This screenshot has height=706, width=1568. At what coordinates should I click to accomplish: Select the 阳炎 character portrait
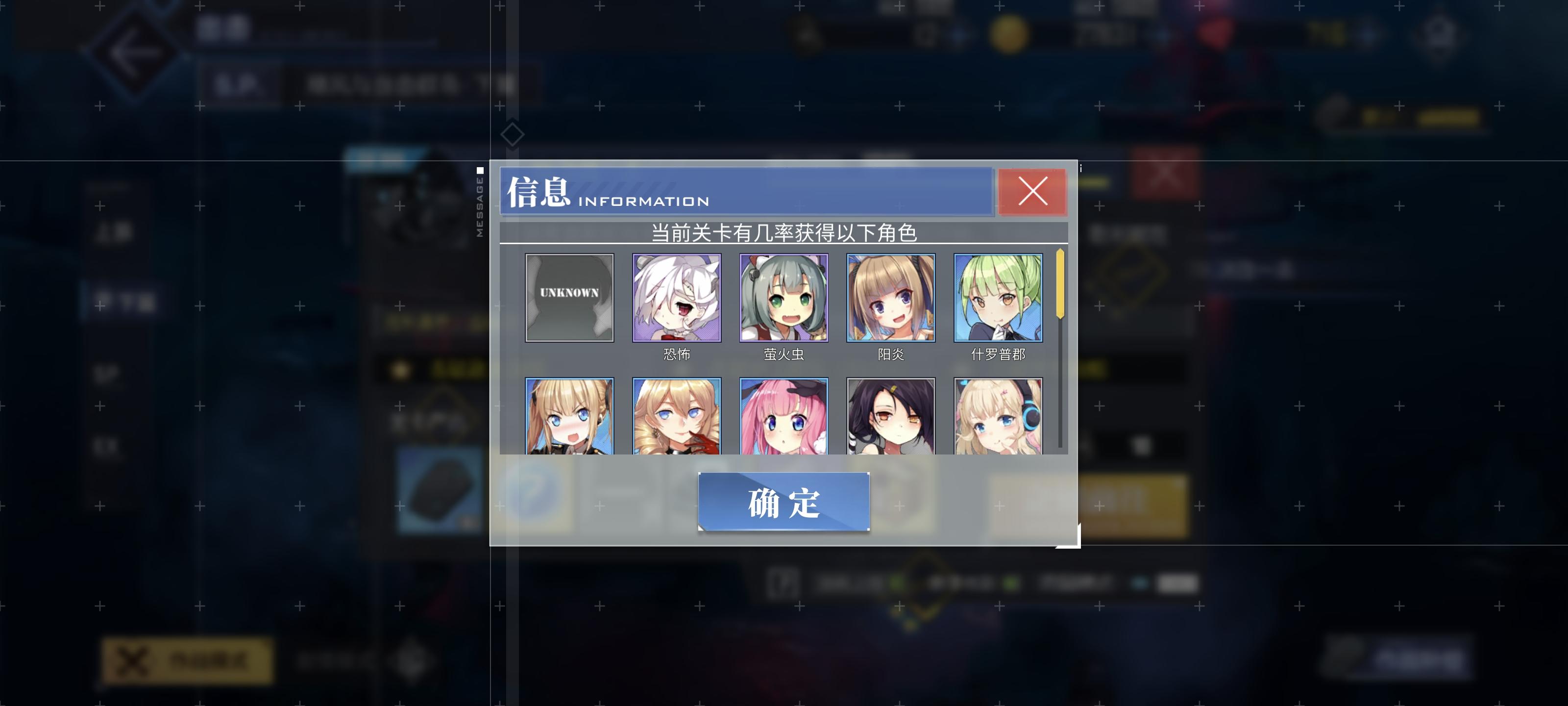[x=890, y=298]
